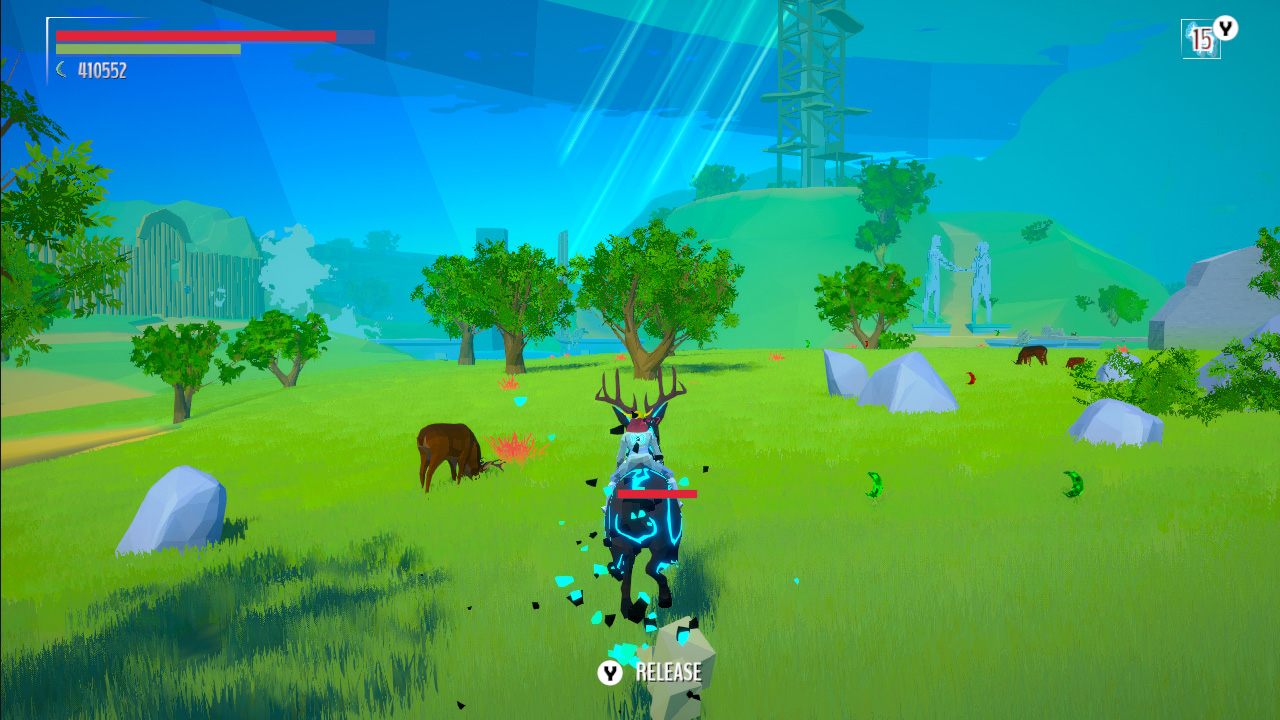The width and height of the screenshot is (1280, 720).
Task: Click the RELEASE label at the bottom
Action: [667, 670]
